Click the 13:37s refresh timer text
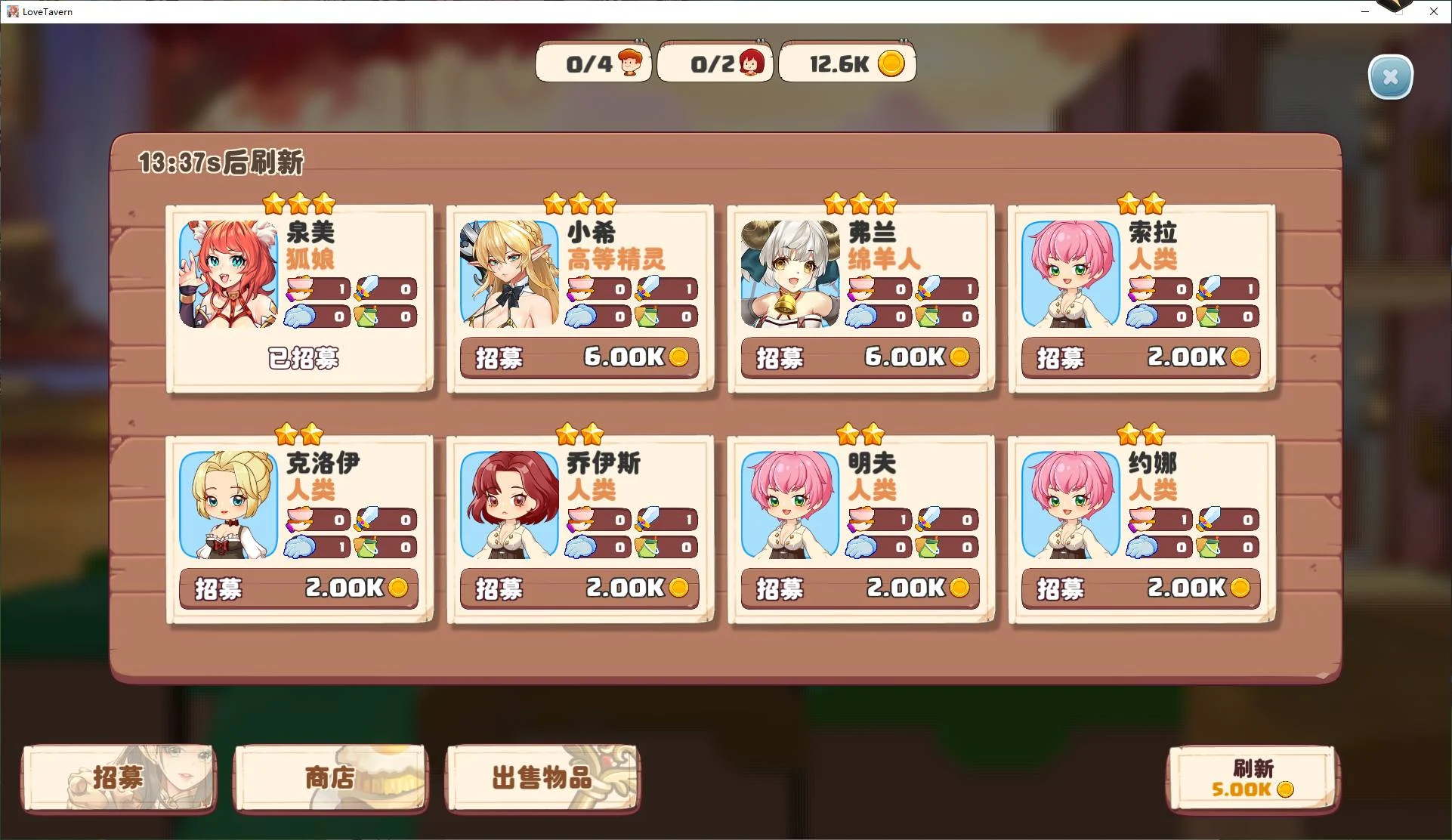 point(221,161)
